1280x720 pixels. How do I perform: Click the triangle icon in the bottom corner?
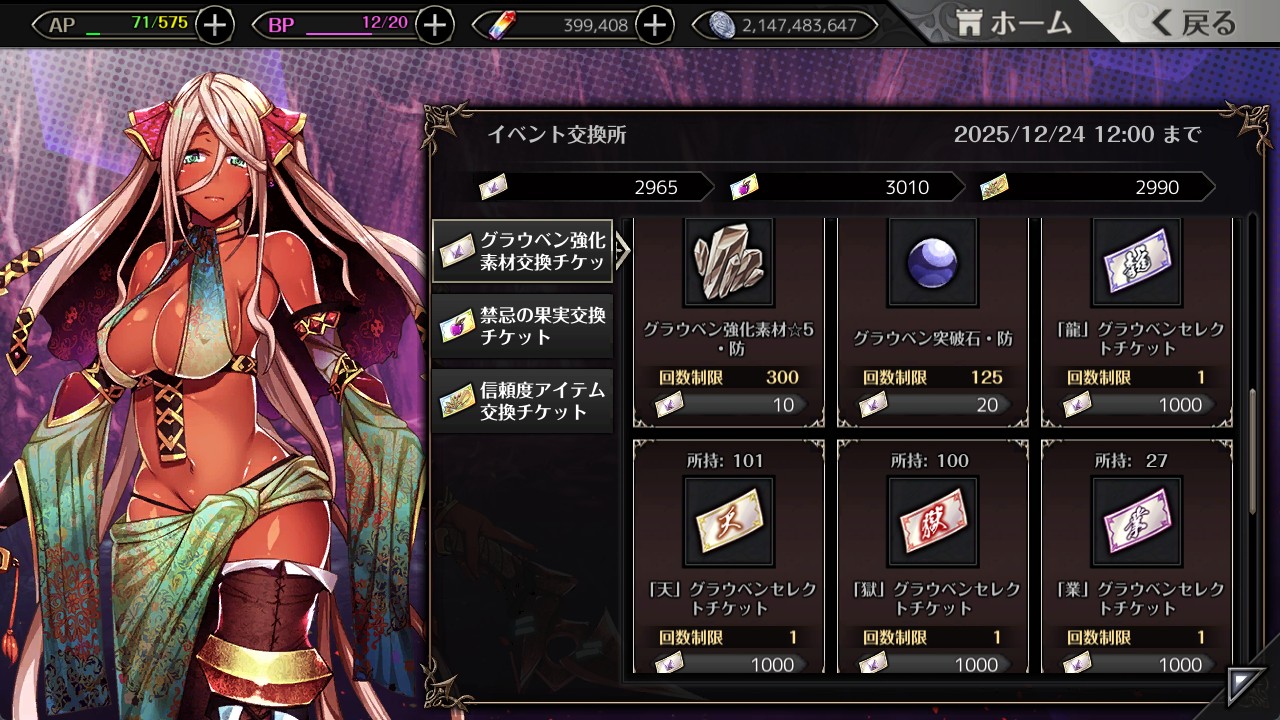pos(1244,685)
